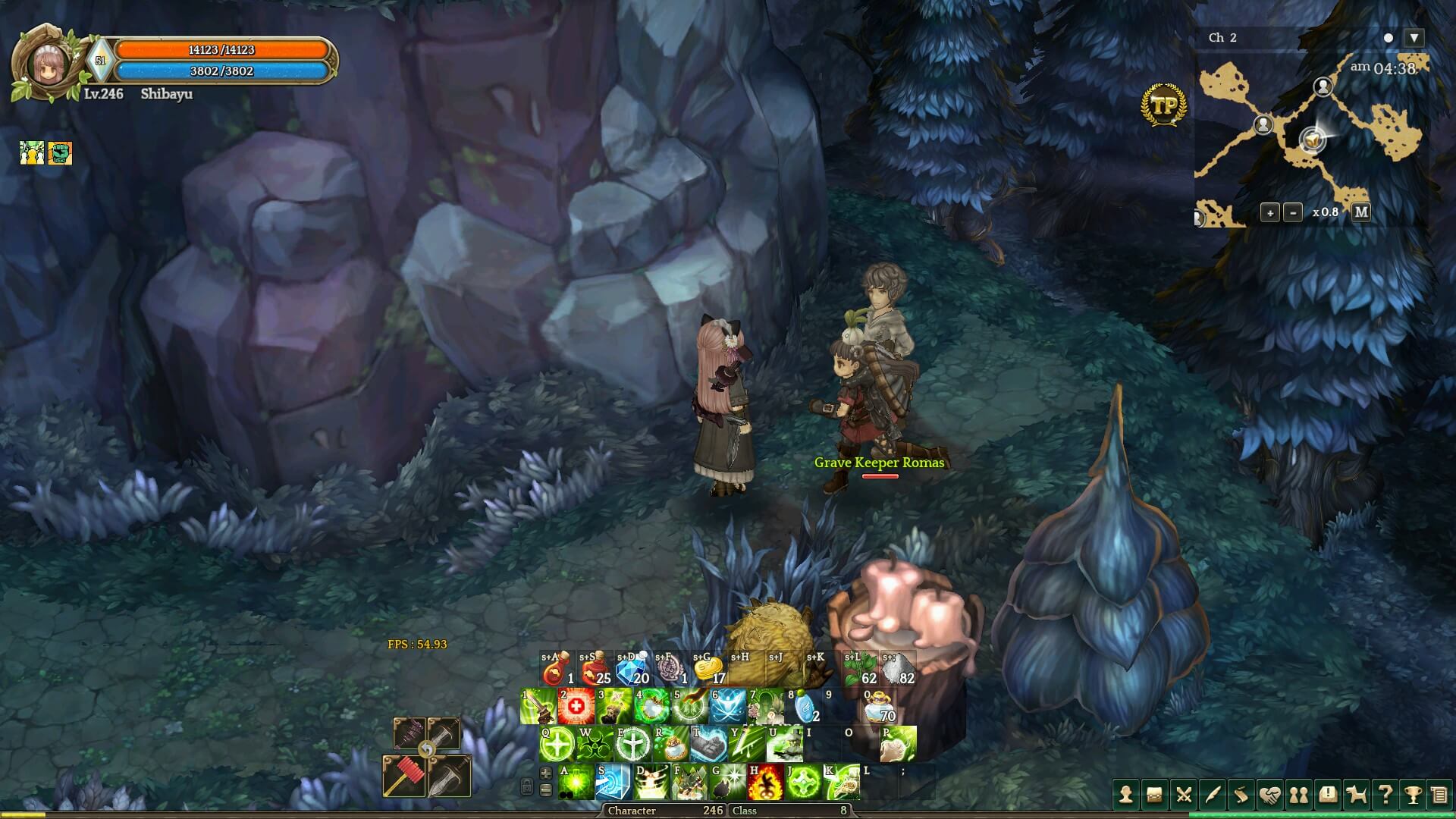This screenshot has height=819, width=1456.
Task: Expand the channel dropdown arrow
Action: pos(1414,38)
